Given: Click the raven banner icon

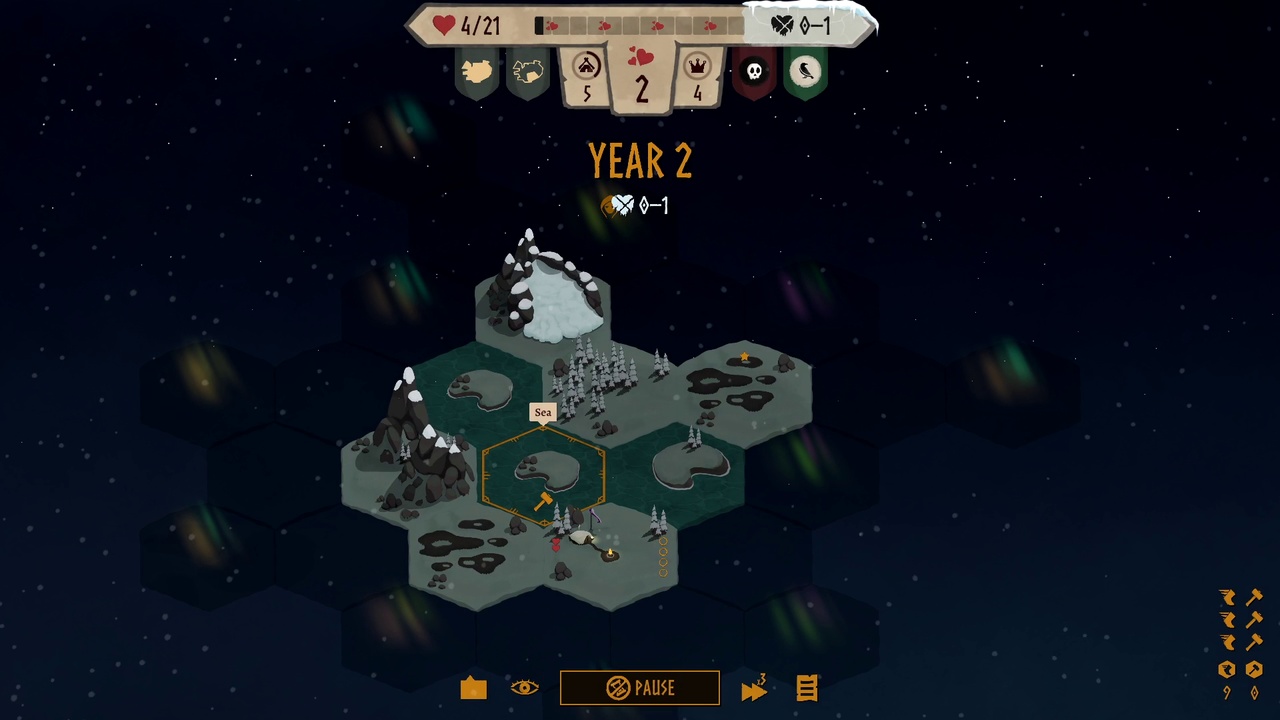Looking at the screenshot, I should [806, 71].
